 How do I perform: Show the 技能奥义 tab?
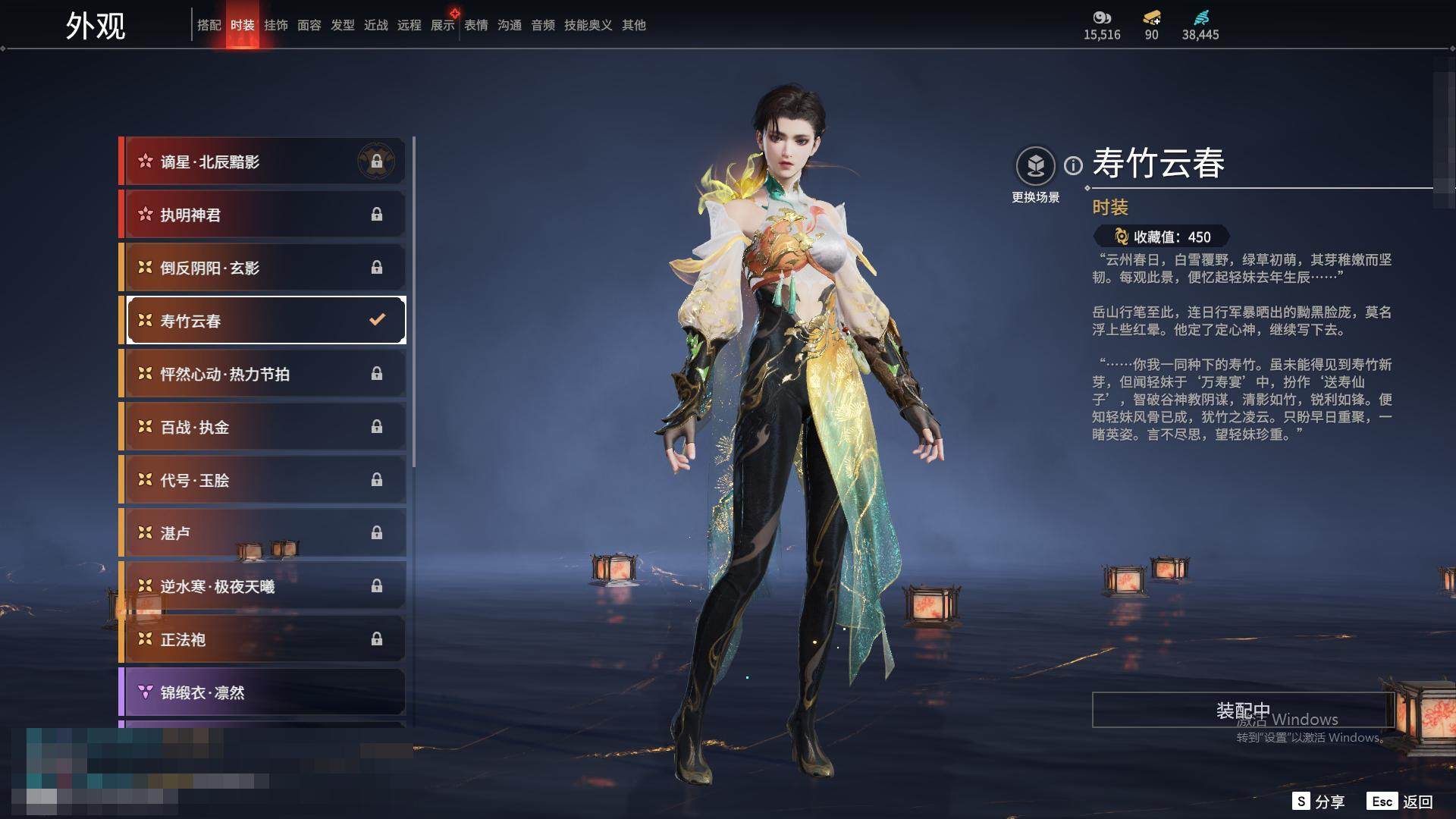pos(588,25)
